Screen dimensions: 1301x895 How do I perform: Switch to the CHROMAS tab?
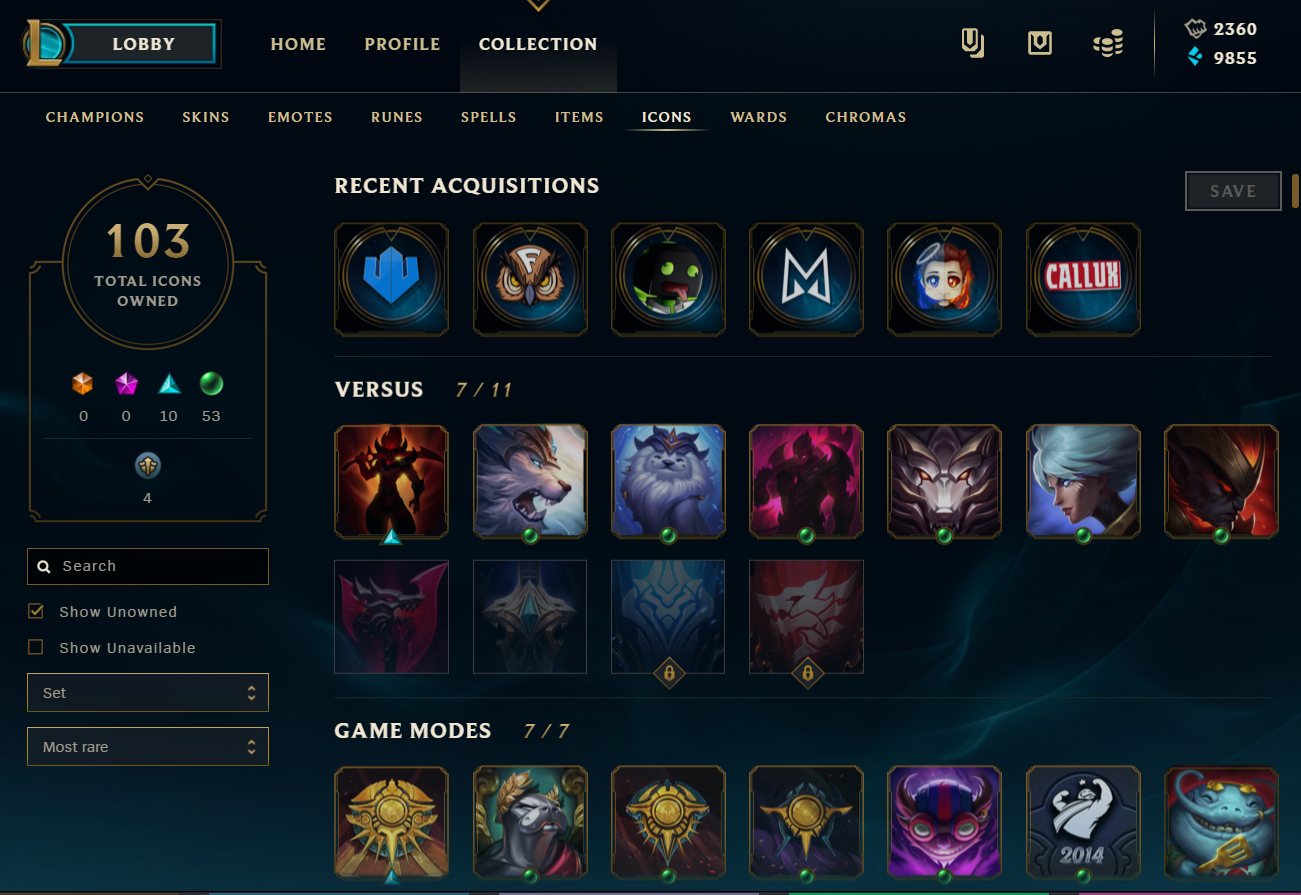[x=865, y=117]
